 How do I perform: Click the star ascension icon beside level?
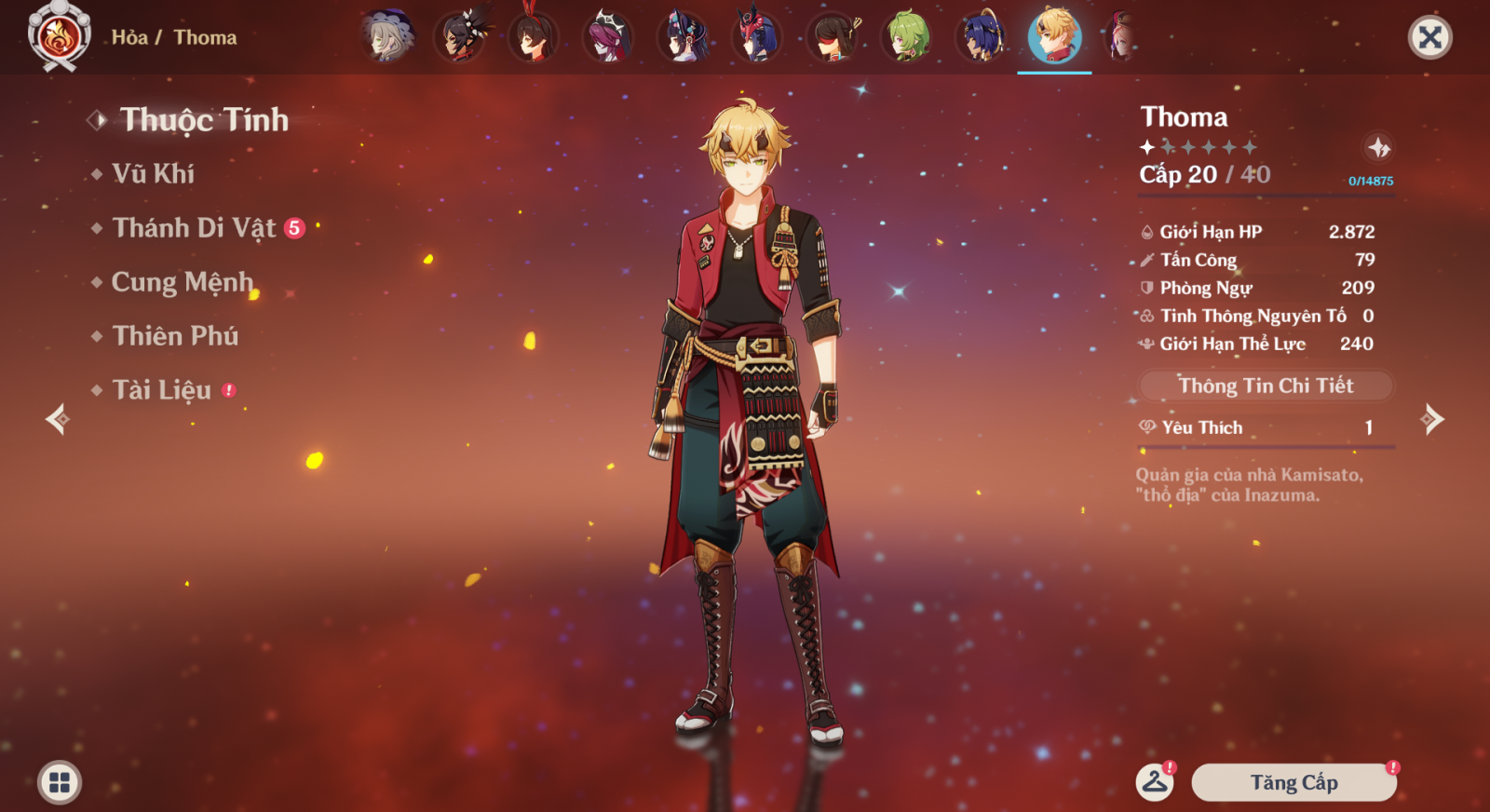click(x=1378, y=147)
